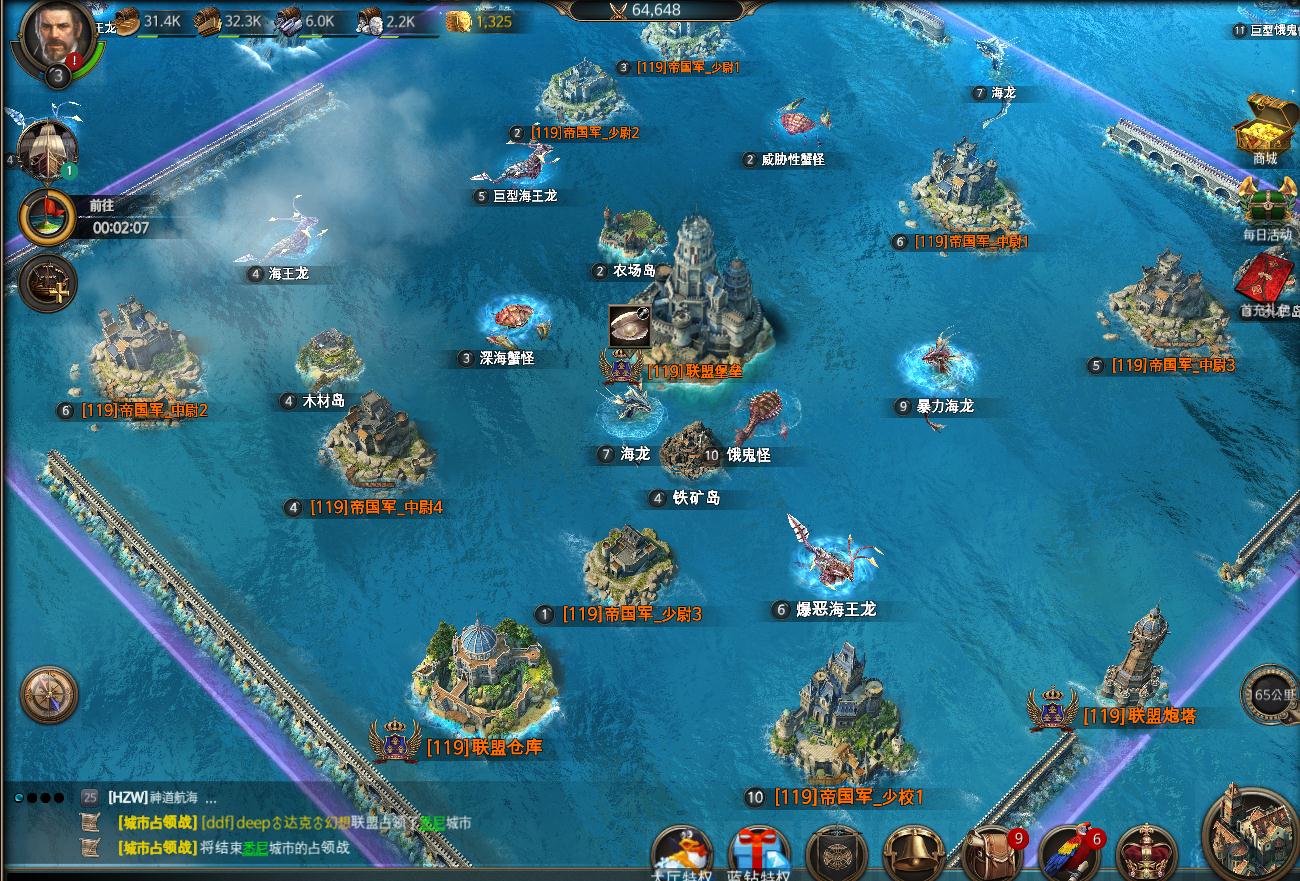Open the leather backpack inventory
1300x881 pixels.
tap(992, 855)
